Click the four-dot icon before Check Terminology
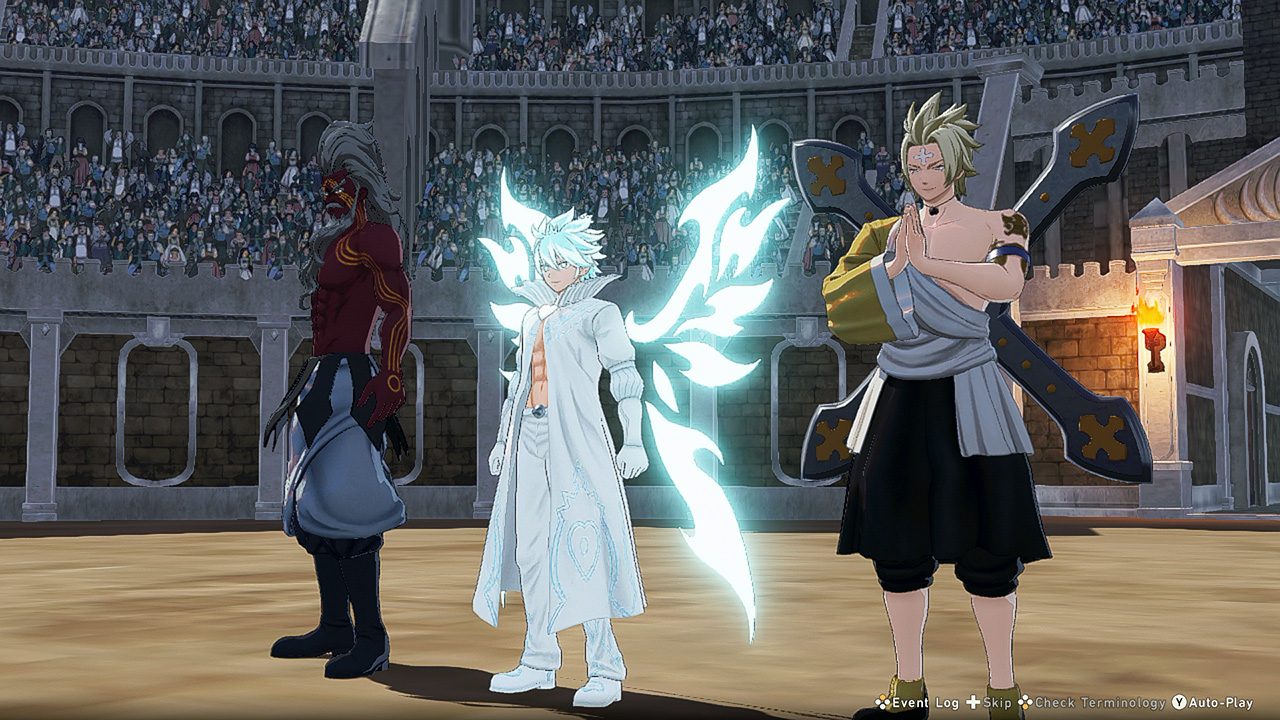 [x=1025, y=703]
